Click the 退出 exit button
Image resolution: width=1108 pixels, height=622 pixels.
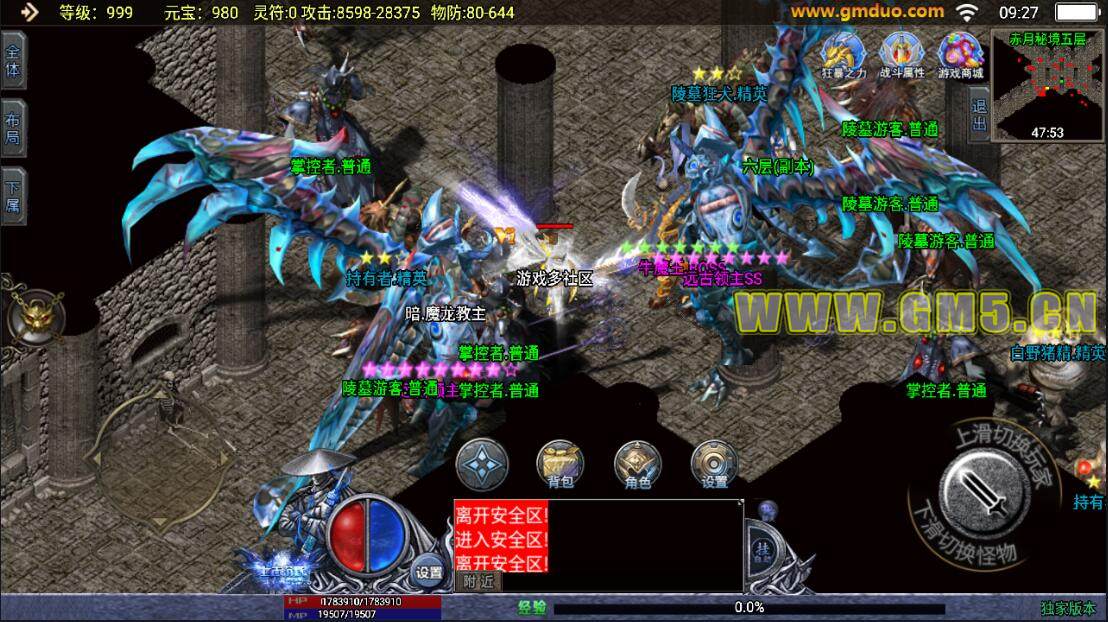tap(979, 113)
